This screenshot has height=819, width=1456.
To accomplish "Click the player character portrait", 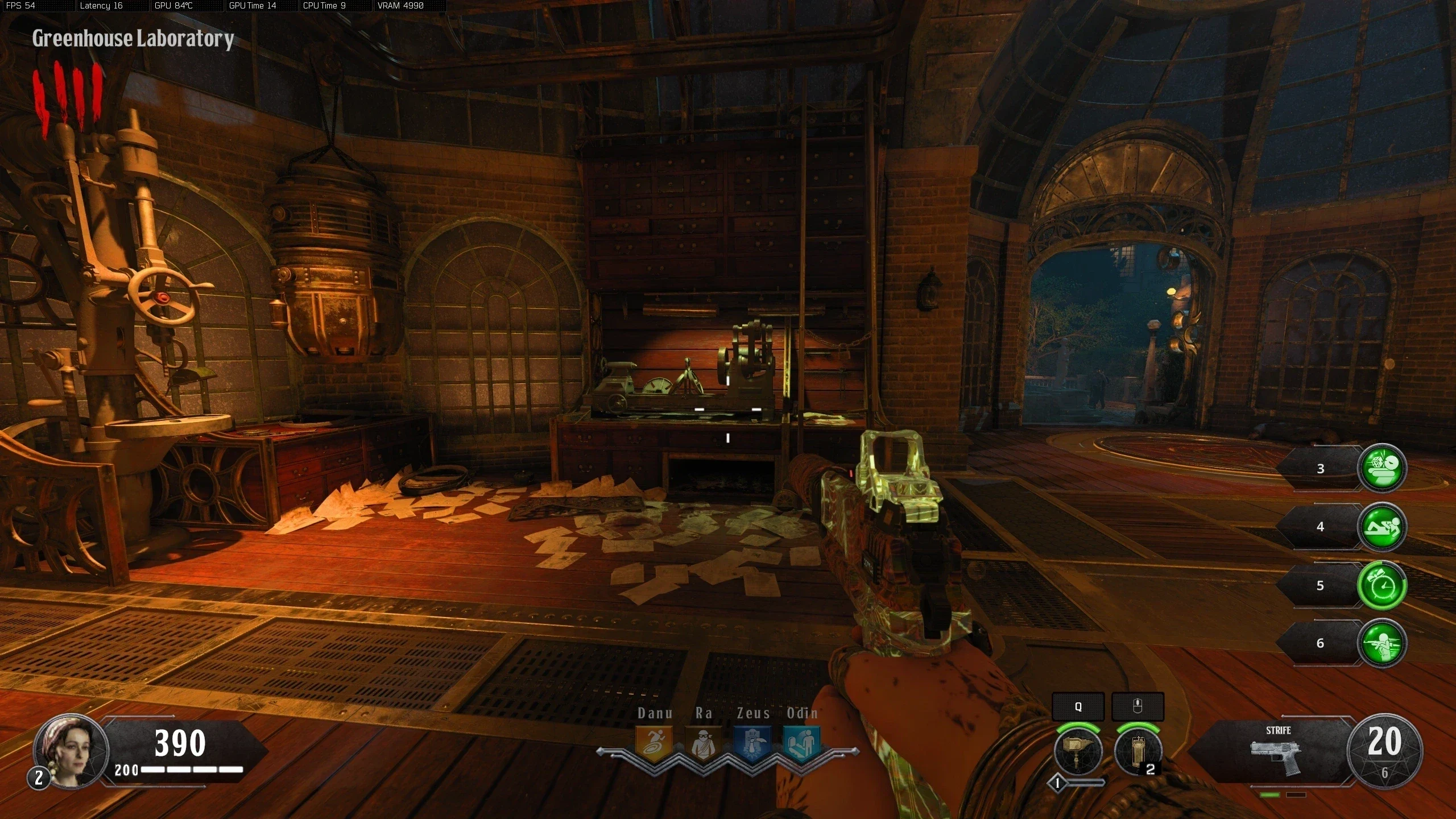I will pos(71,751).
